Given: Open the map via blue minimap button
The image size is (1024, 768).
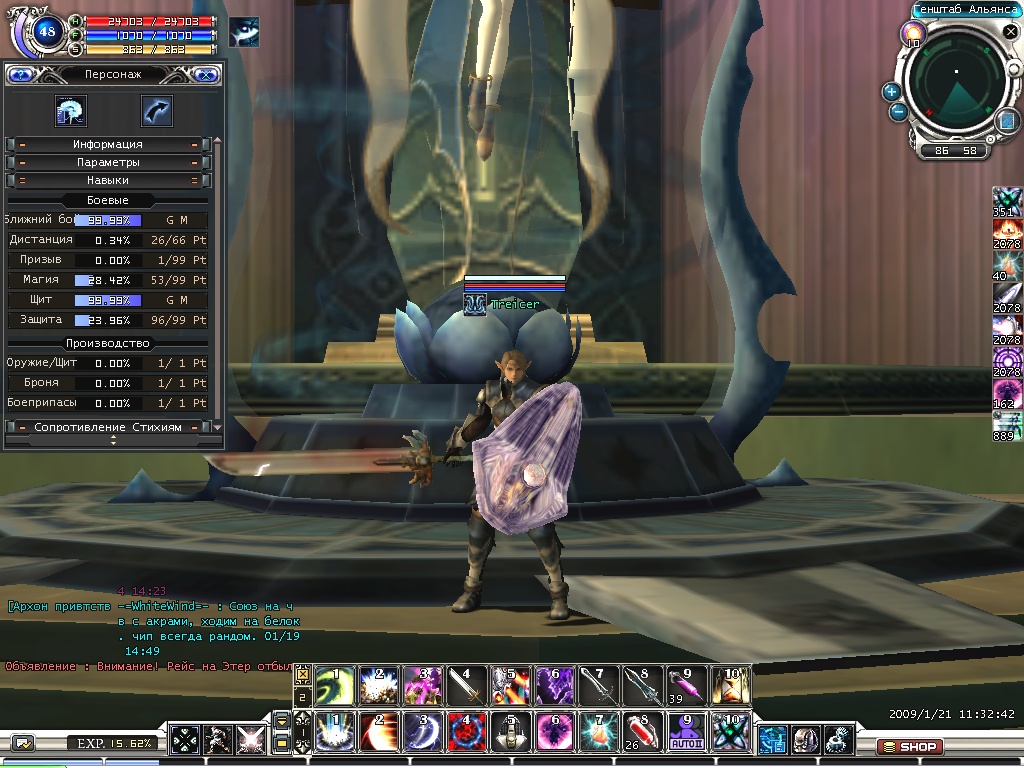Looking at the screenshot, I should click(1006, 121).
